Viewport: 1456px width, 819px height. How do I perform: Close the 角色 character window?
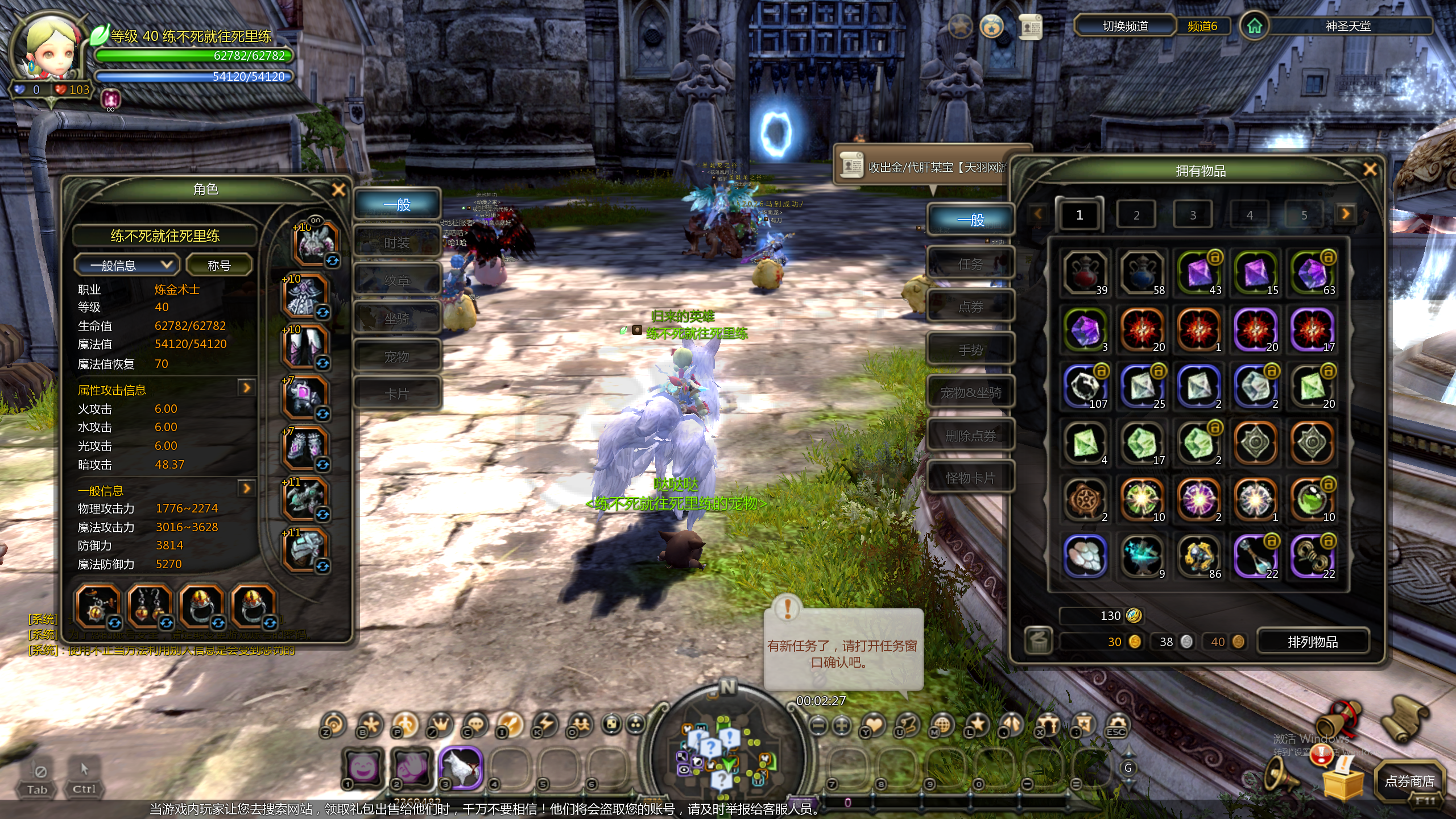[x=338, y=190]
